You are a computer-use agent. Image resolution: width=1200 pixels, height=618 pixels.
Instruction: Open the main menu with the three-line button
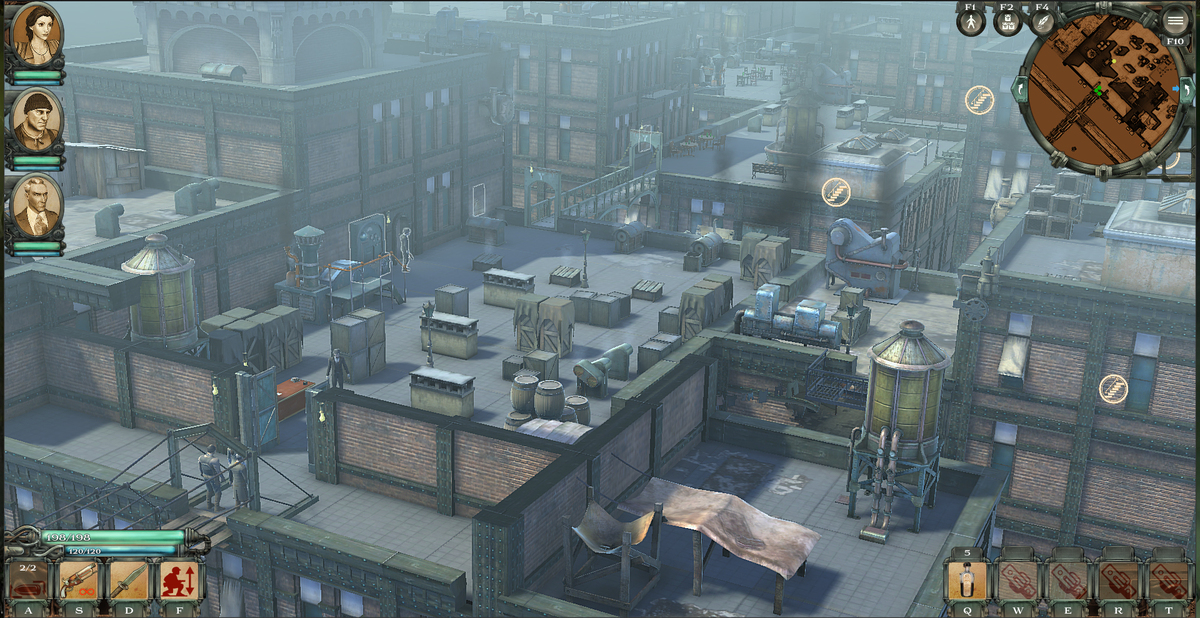click(x=1176, y=19)
